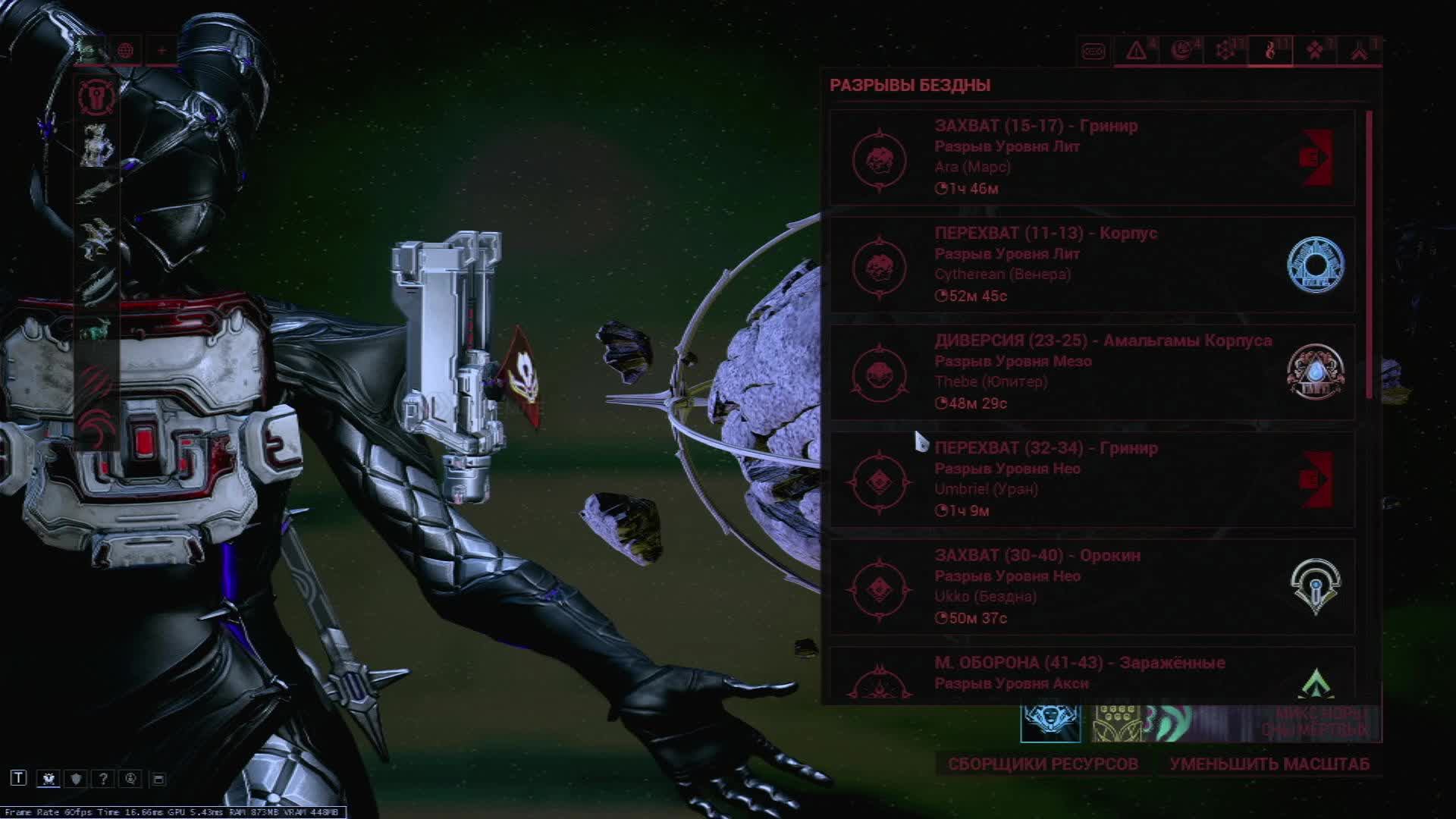Select the Ara (Марс) Захват fissure mission
Screen dimensions: 1456x819
pos(1092,158)
